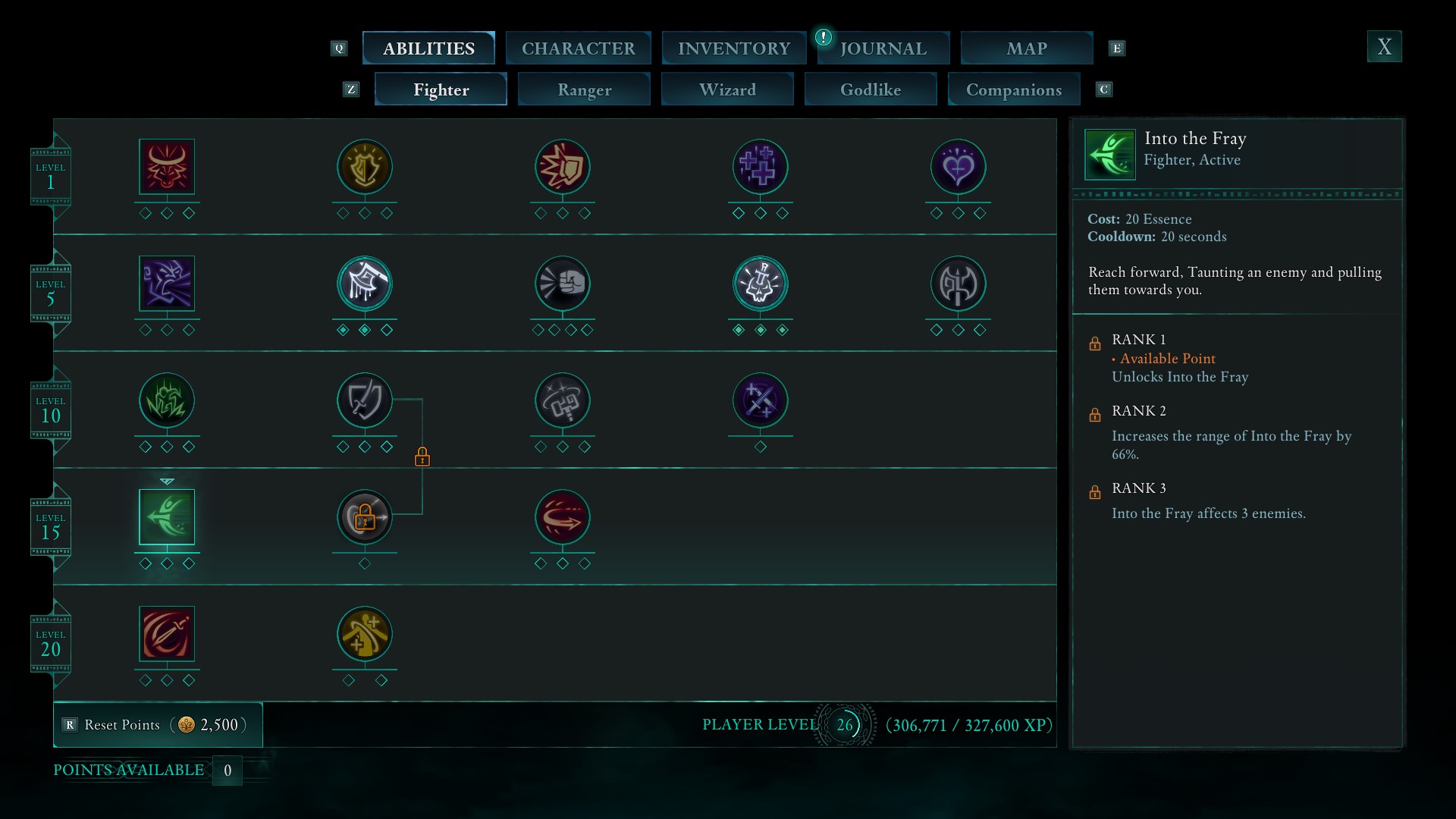
Task: Select the red spinning arrow ability
Action: (563, 517)
